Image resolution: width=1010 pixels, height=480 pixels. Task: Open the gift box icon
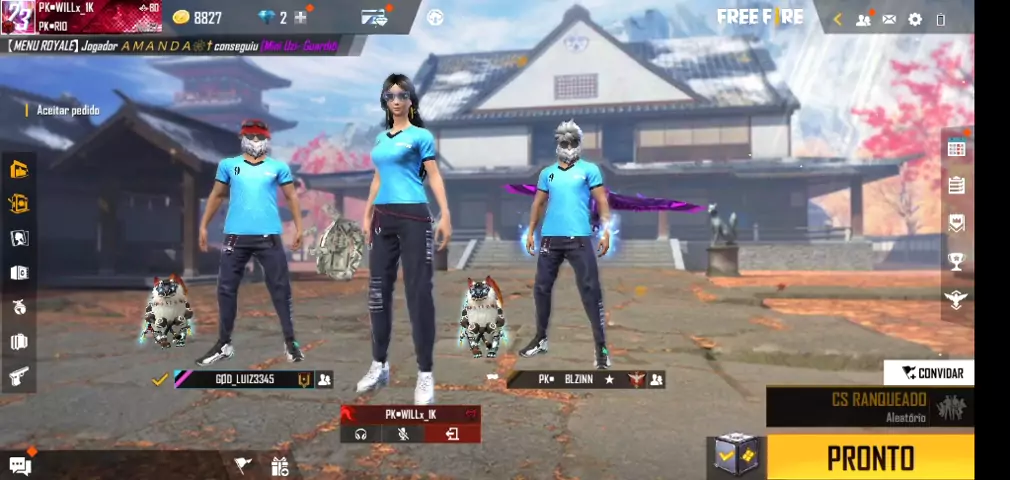point(279,465)
